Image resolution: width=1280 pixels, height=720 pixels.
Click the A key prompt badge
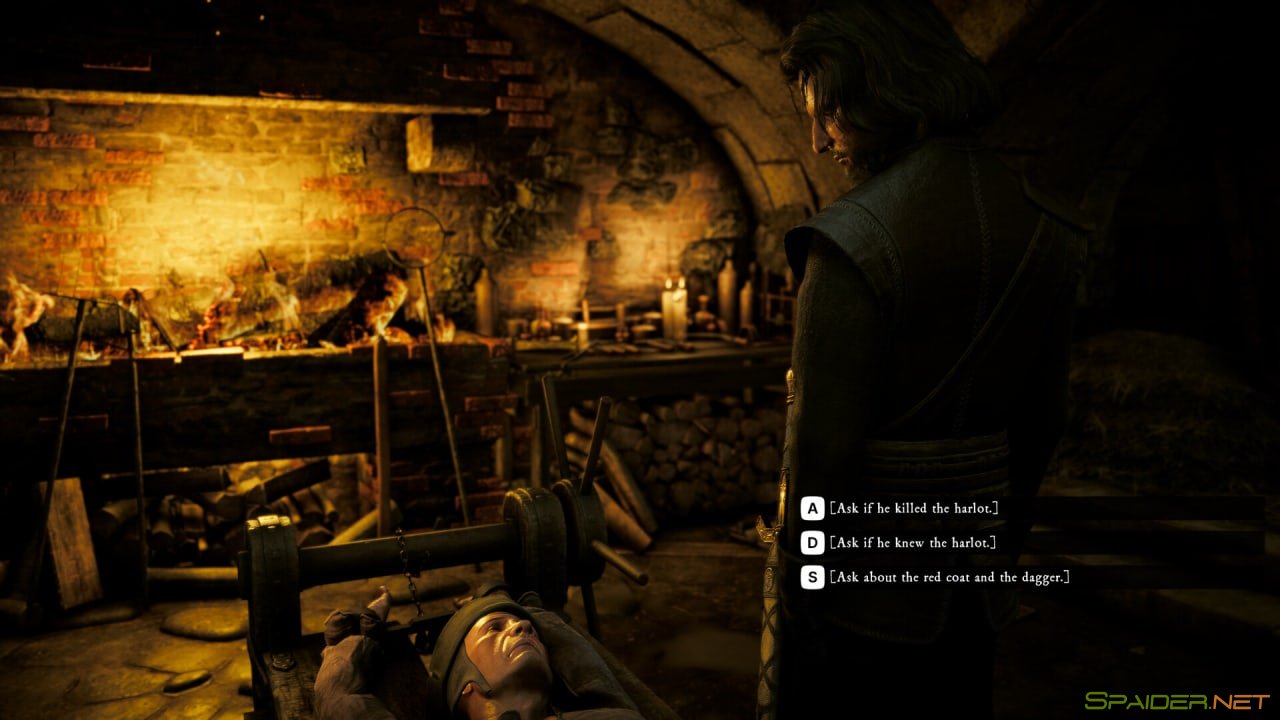pyautogui.click(x=812, y=507)
